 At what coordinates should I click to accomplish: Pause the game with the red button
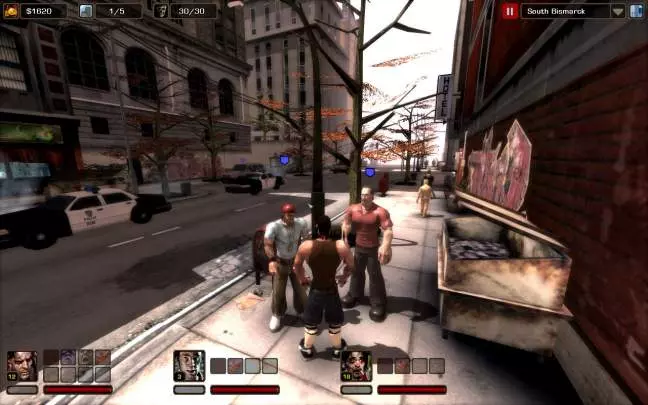[x=510, y=11]
